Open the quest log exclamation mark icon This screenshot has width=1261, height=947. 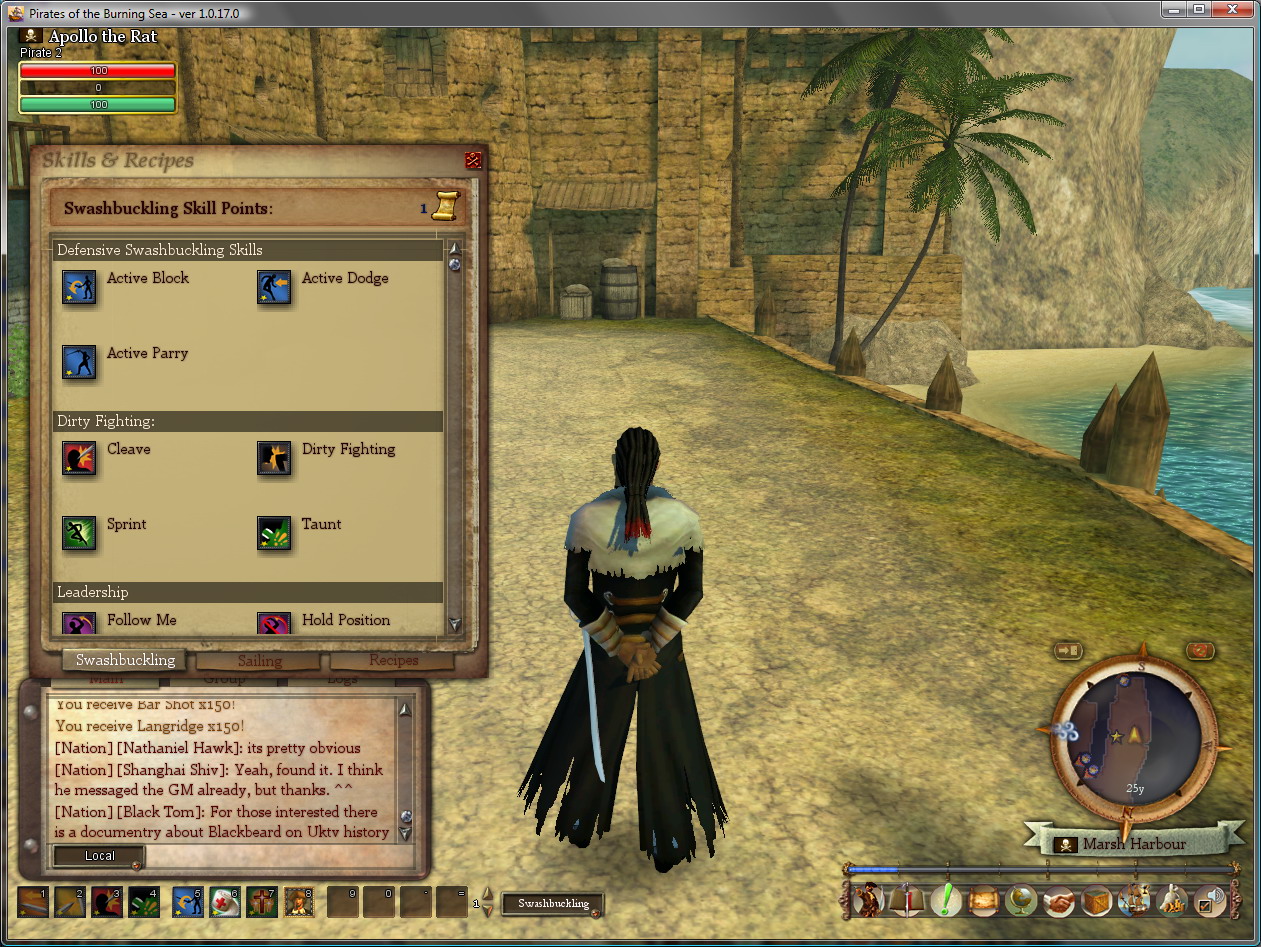click(x=945, y=901)
